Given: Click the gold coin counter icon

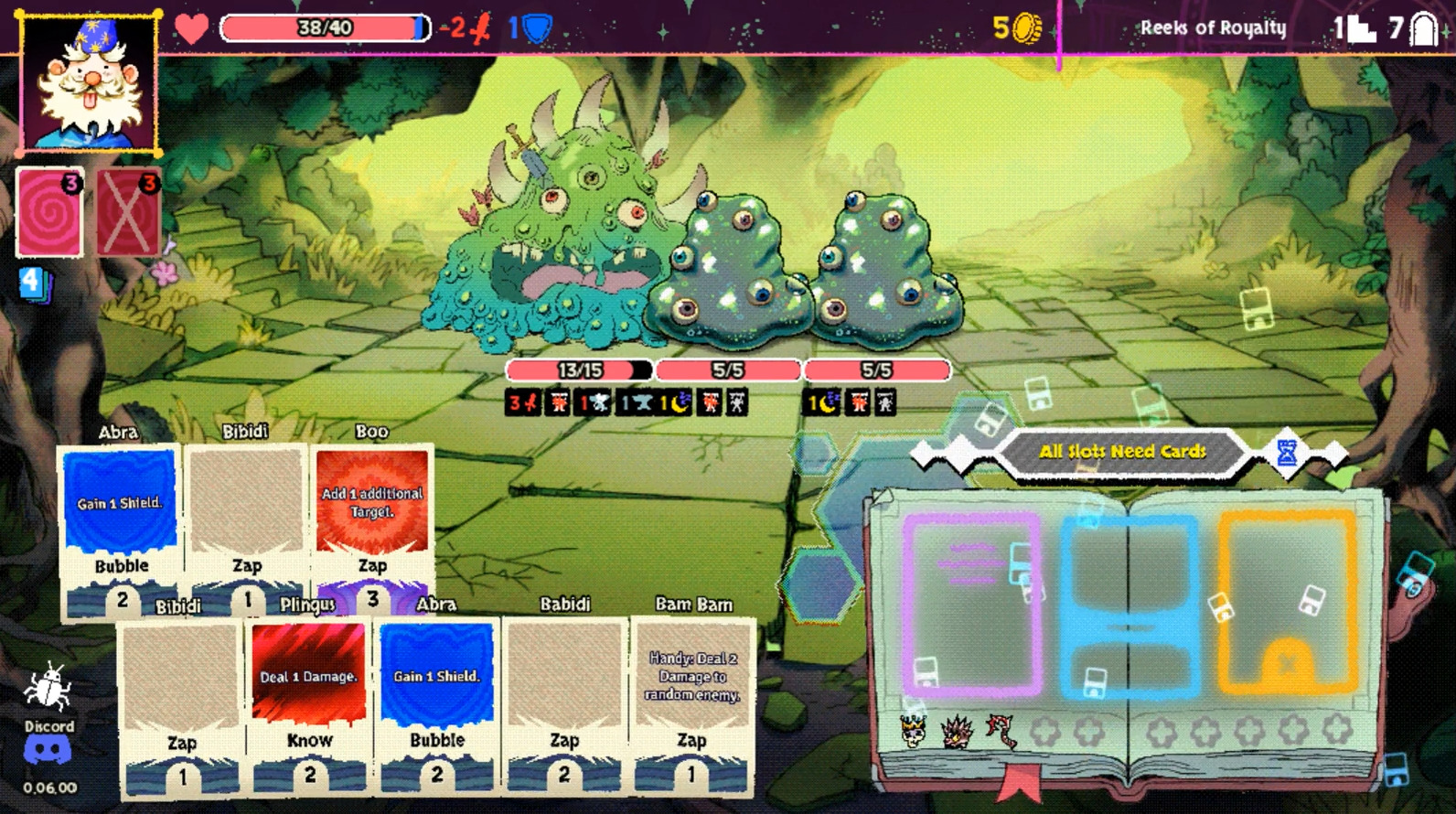Looking at the screenshot, I should (1028, 29).
